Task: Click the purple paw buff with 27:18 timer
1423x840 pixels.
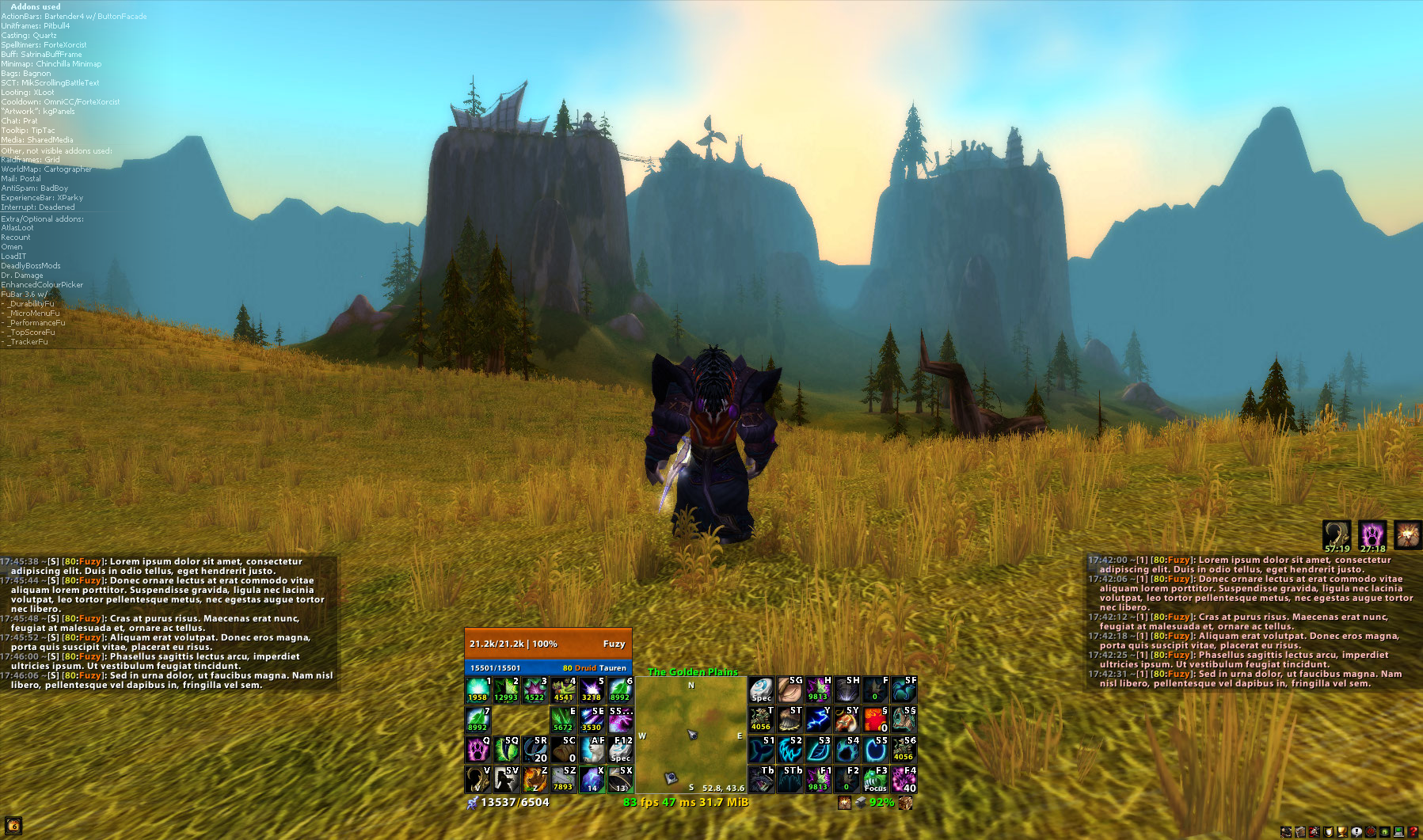Action: tap(1372, 535)
